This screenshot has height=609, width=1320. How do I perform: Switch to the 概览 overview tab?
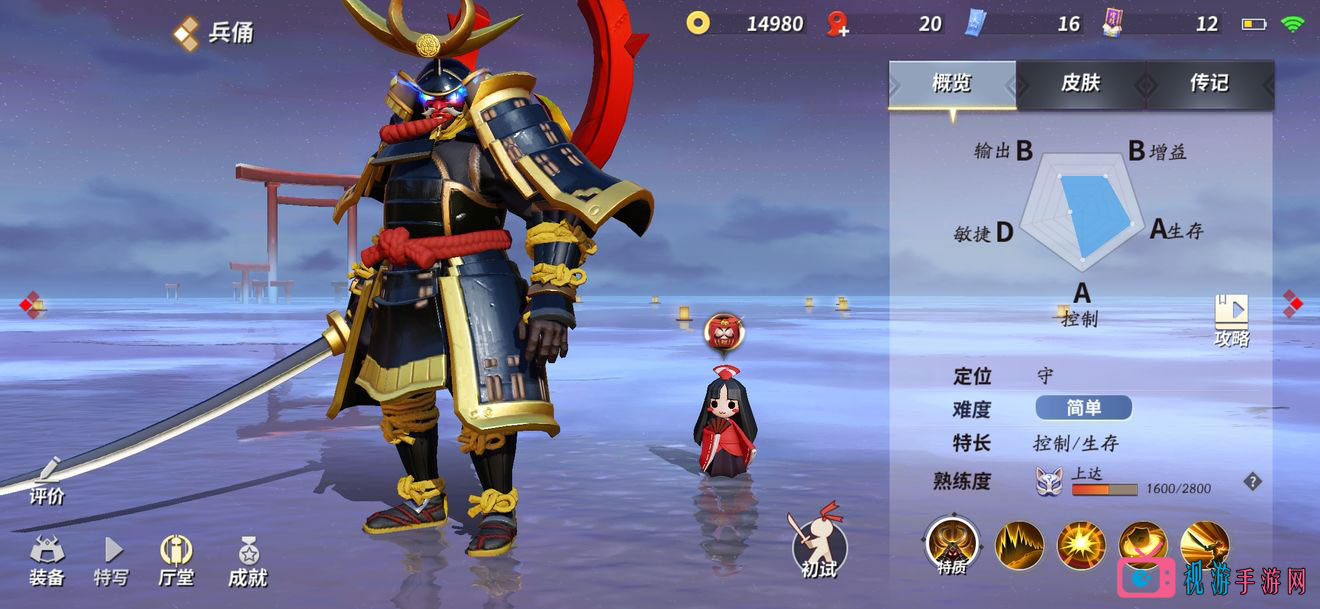(x=951, y=84)
